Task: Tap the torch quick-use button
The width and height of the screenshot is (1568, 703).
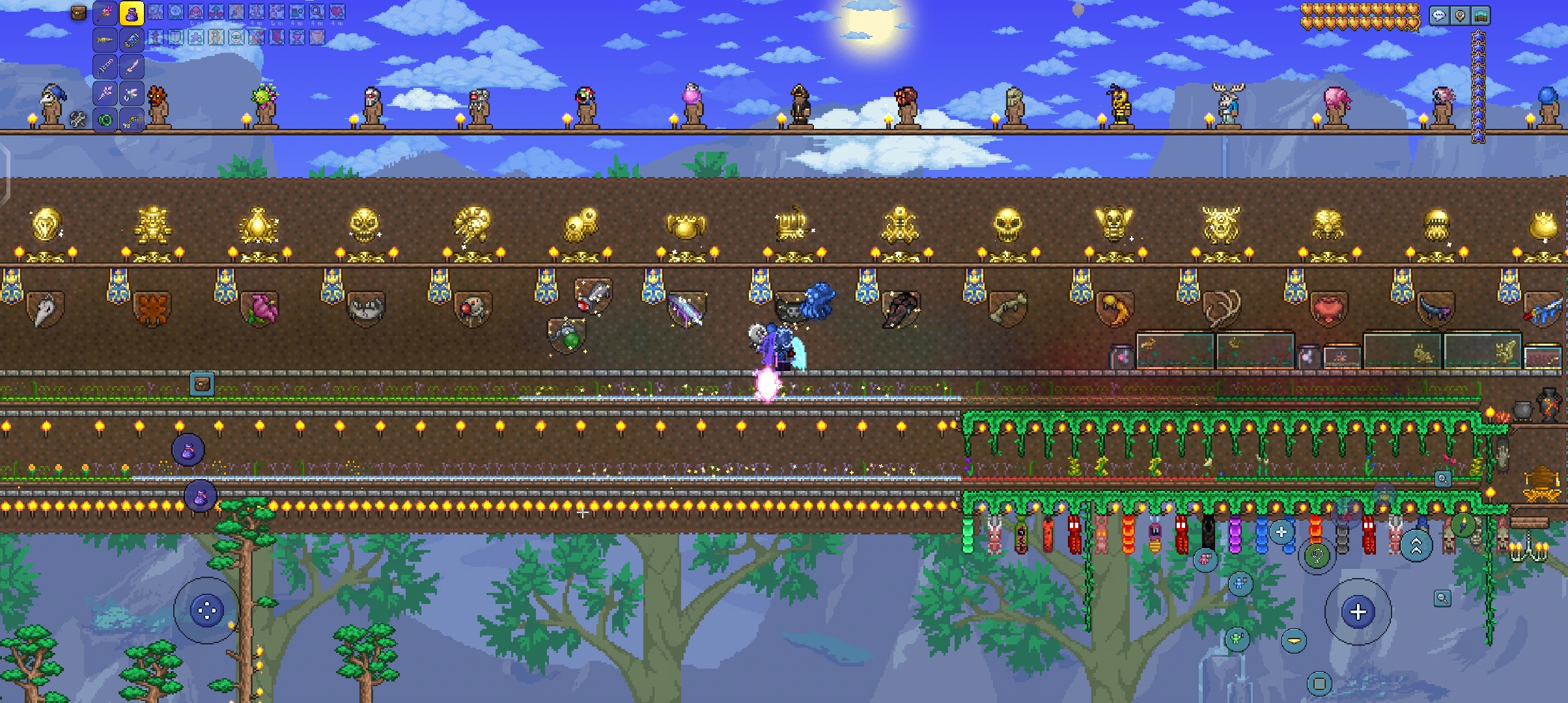Action: click(x=1463, y=525)
